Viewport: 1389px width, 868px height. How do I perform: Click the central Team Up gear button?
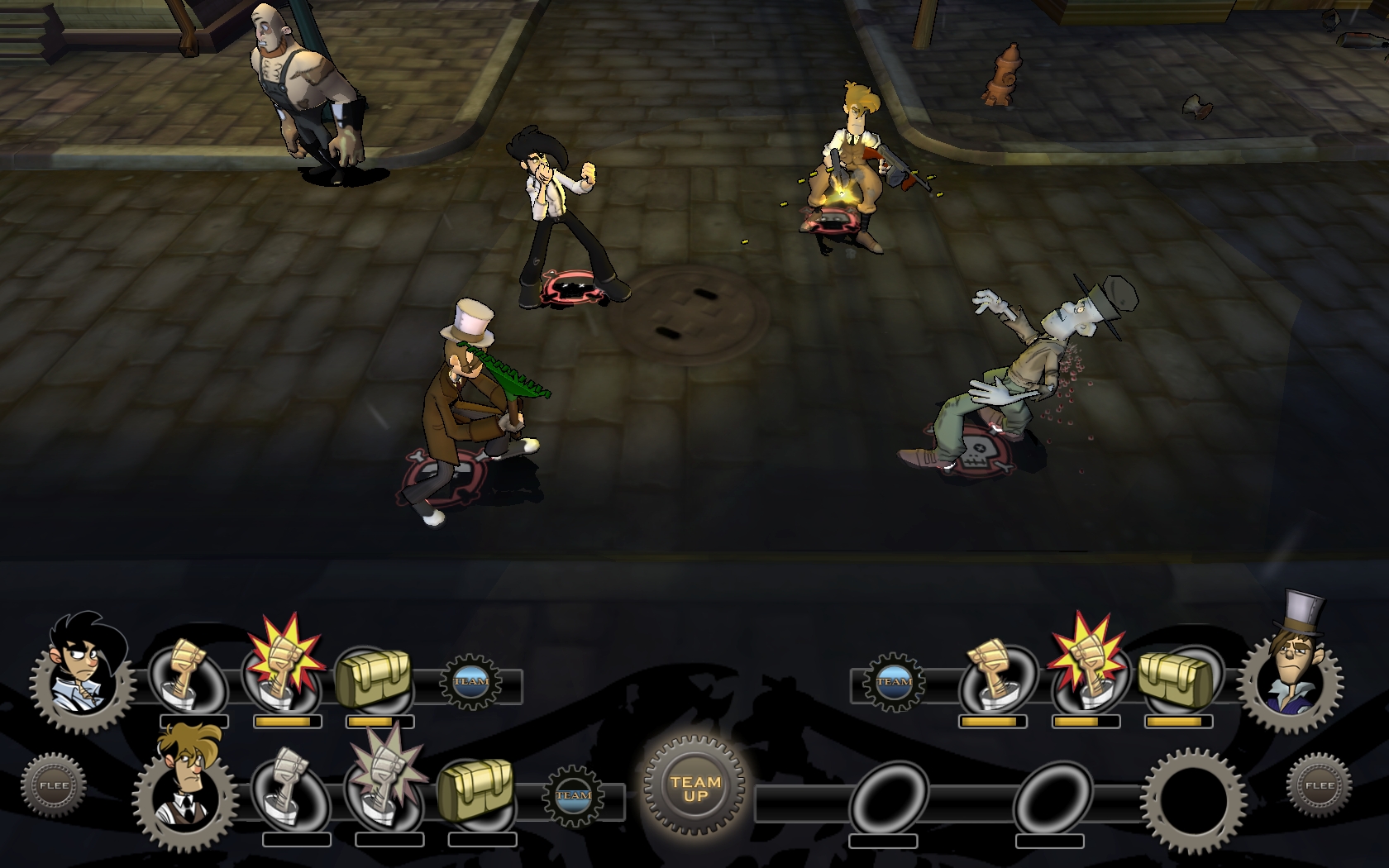pos(695,788)
